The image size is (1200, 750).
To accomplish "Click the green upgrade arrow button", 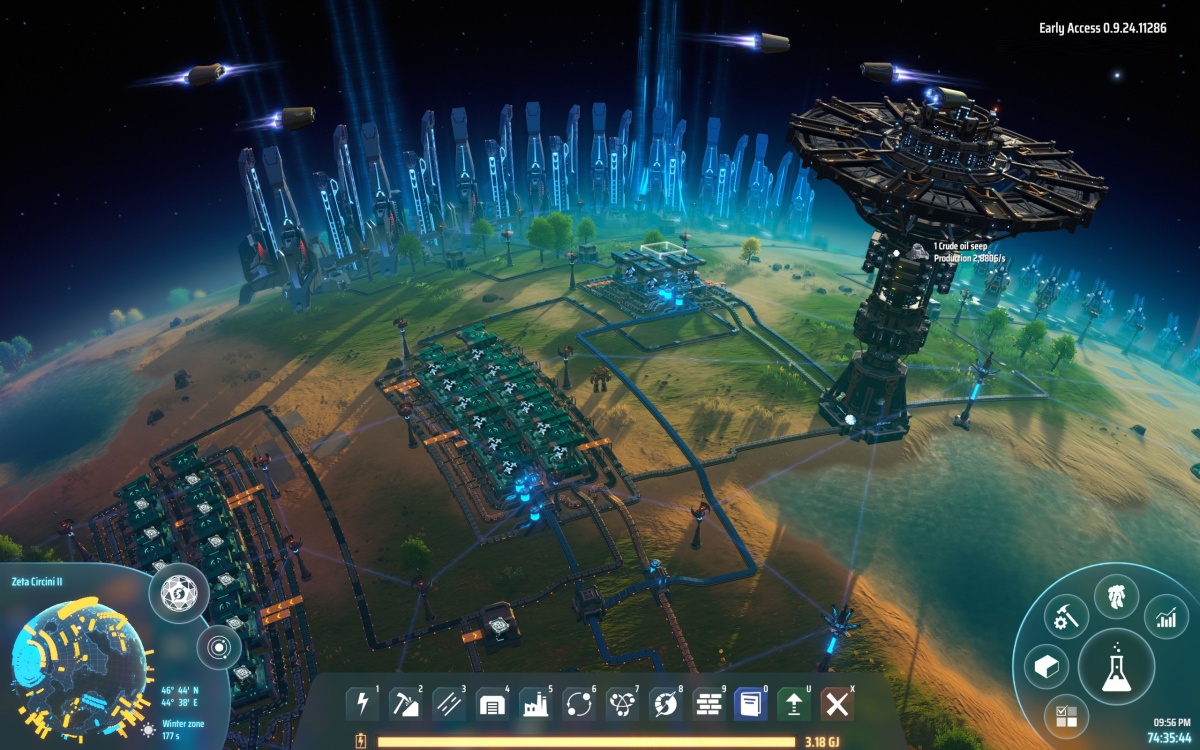I will [x=793, y=704].
